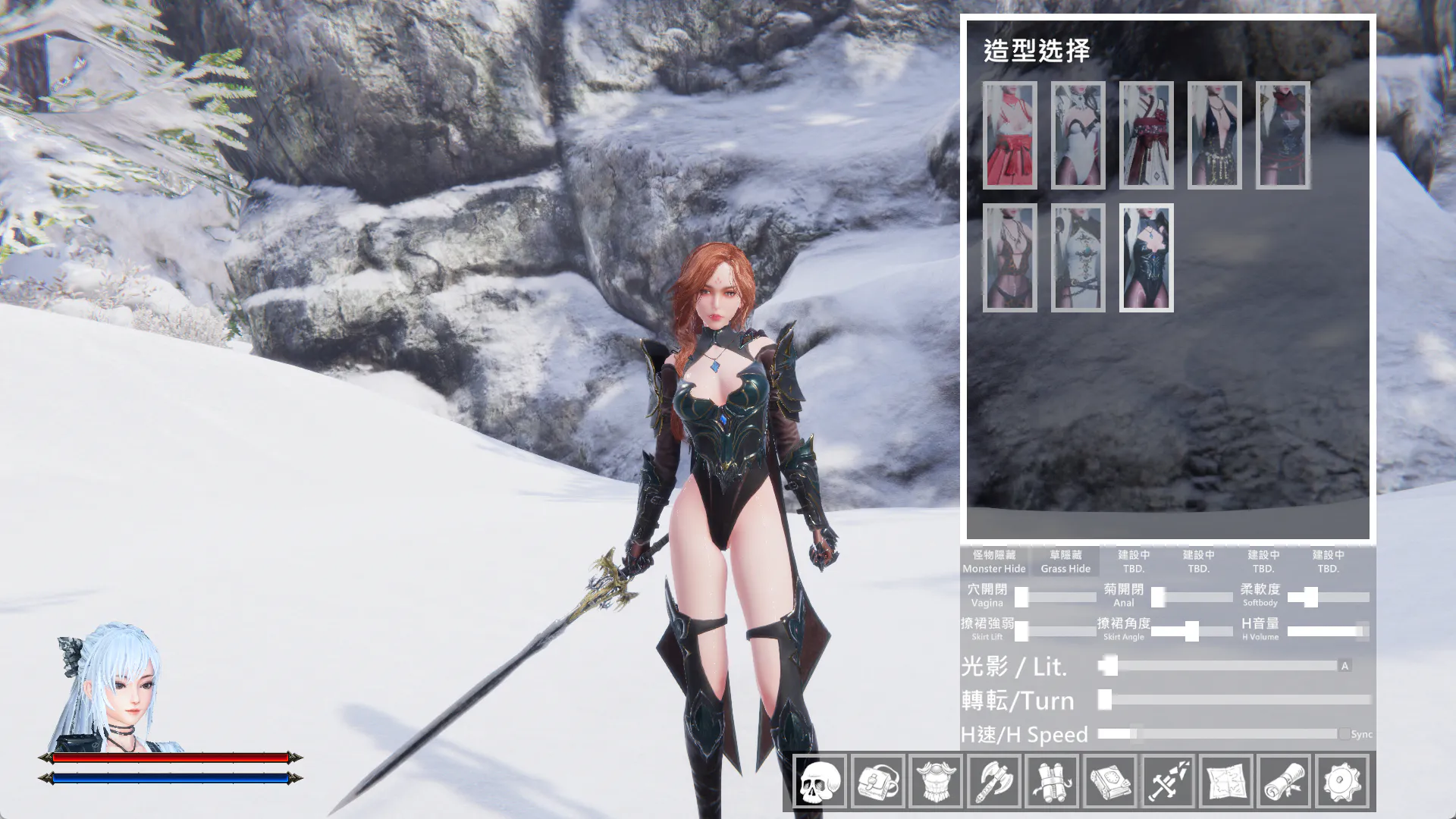
Task: Open the chest armor equipment menu
Action: tap(936, 781)
